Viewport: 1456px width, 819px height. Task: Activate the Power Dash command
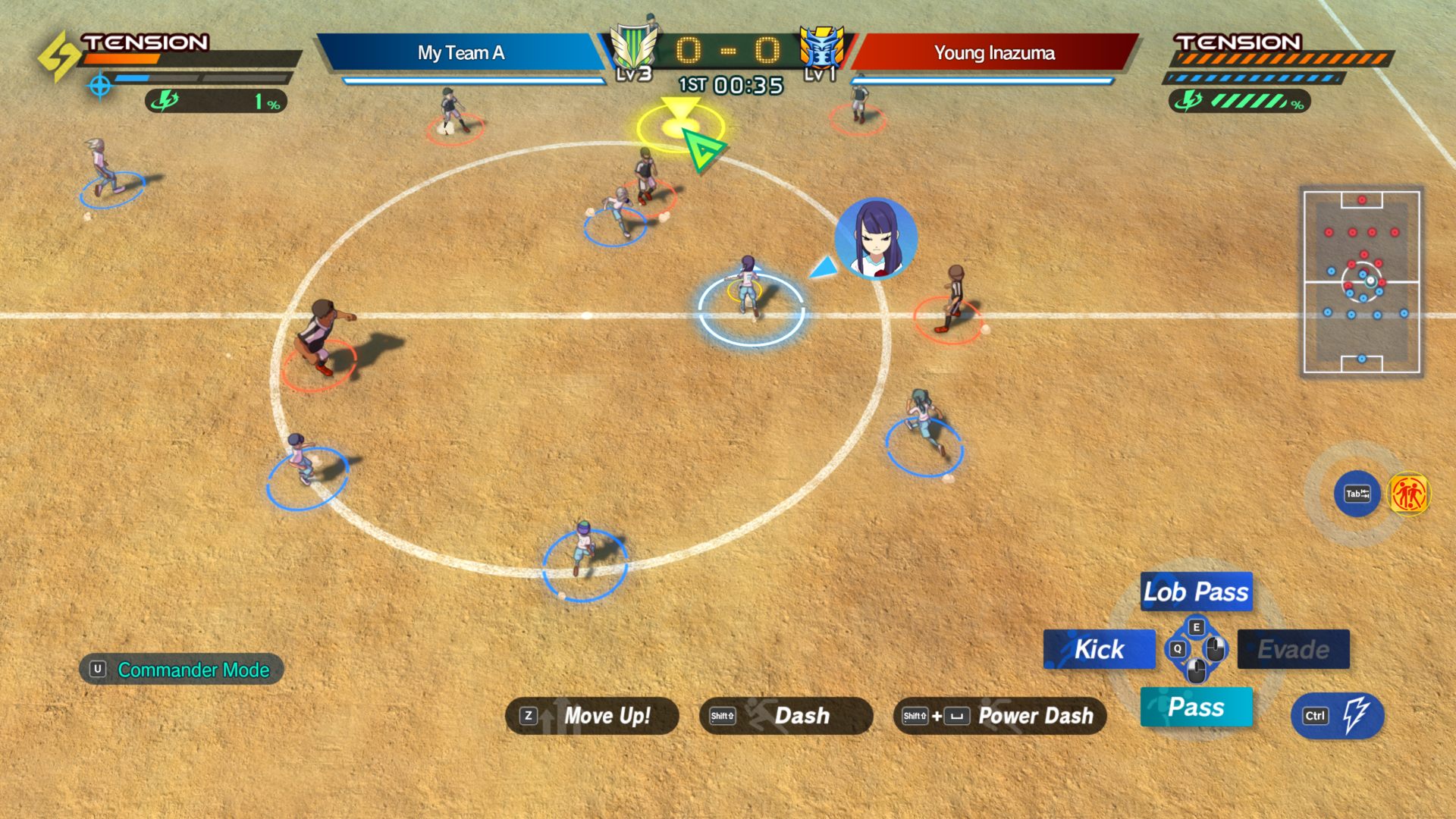coord(999,716)
